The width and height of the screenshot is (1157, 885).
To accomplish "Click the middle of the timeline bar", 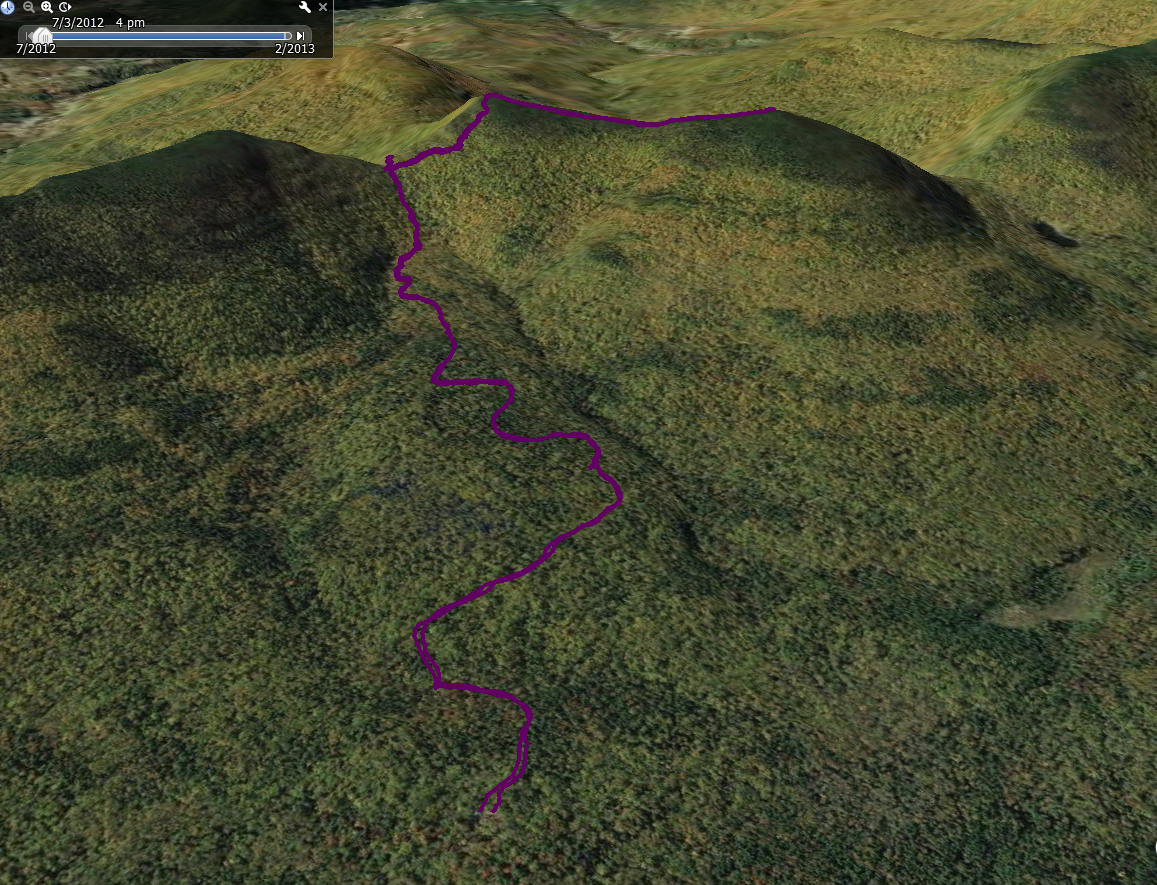I will (165, 36).
